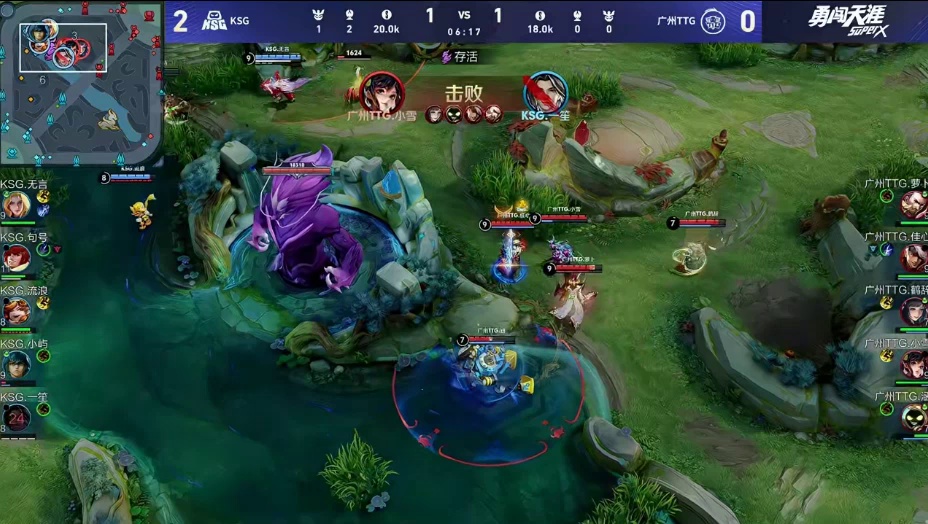Click the defeated KSG.一笙 portrait in kill banner
The width and height of the screenshot is (928, 524).
[x=545, y=92]
